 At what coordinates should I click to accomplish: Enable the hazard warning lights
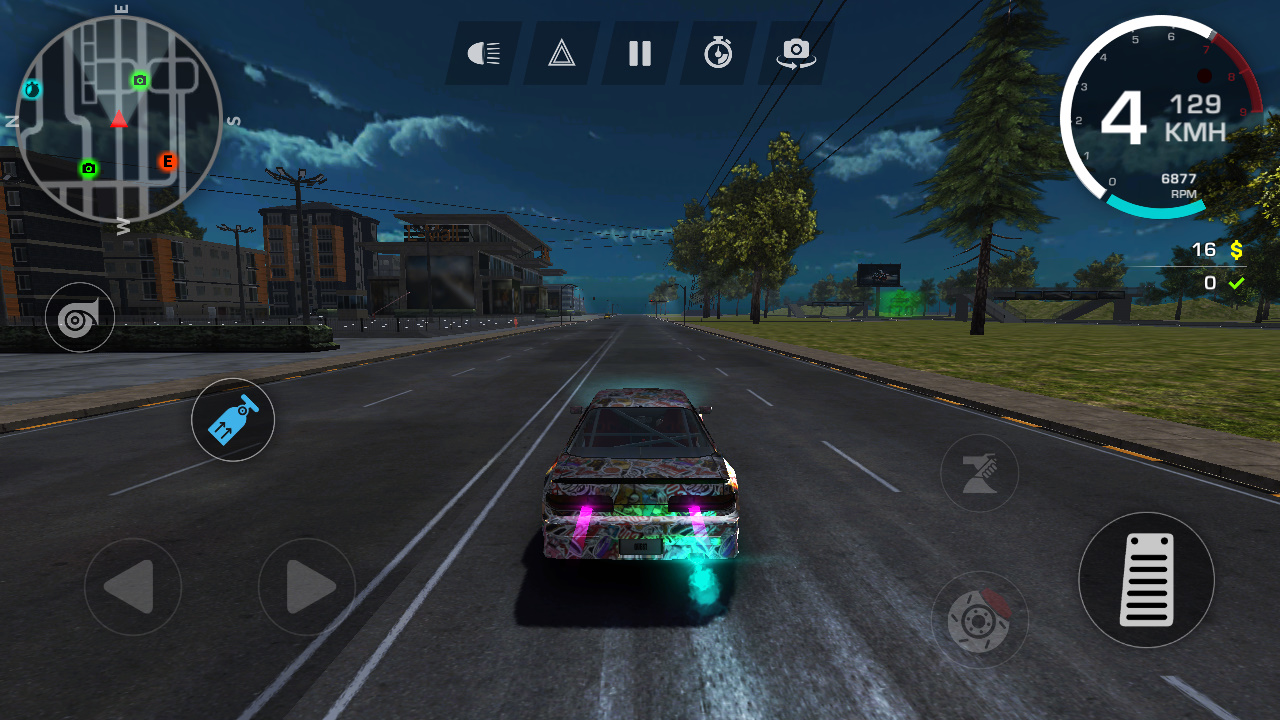tap(560, 54)
